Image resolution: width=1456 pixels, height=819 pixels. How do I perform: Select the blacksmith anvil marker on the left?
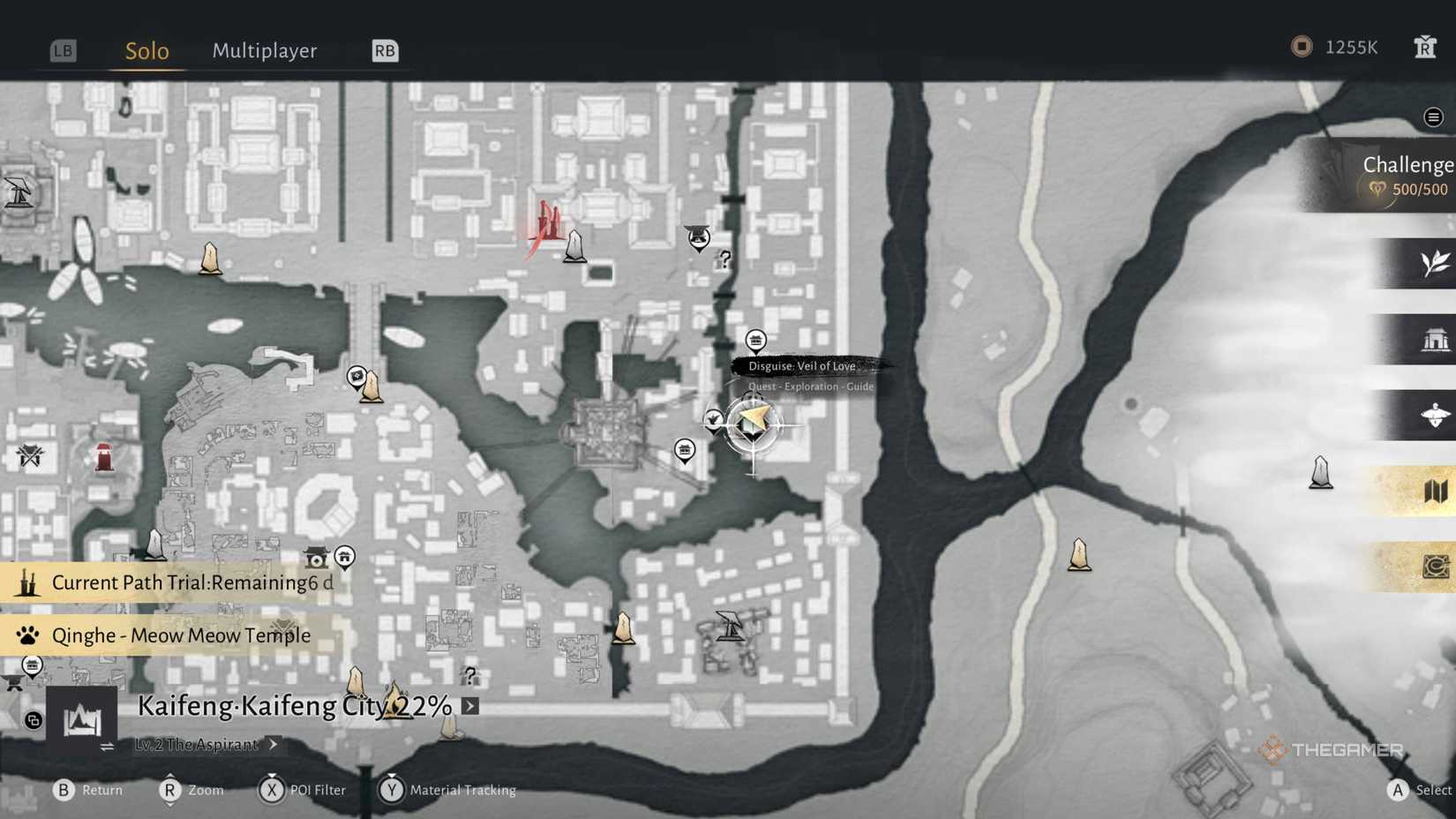11,682
